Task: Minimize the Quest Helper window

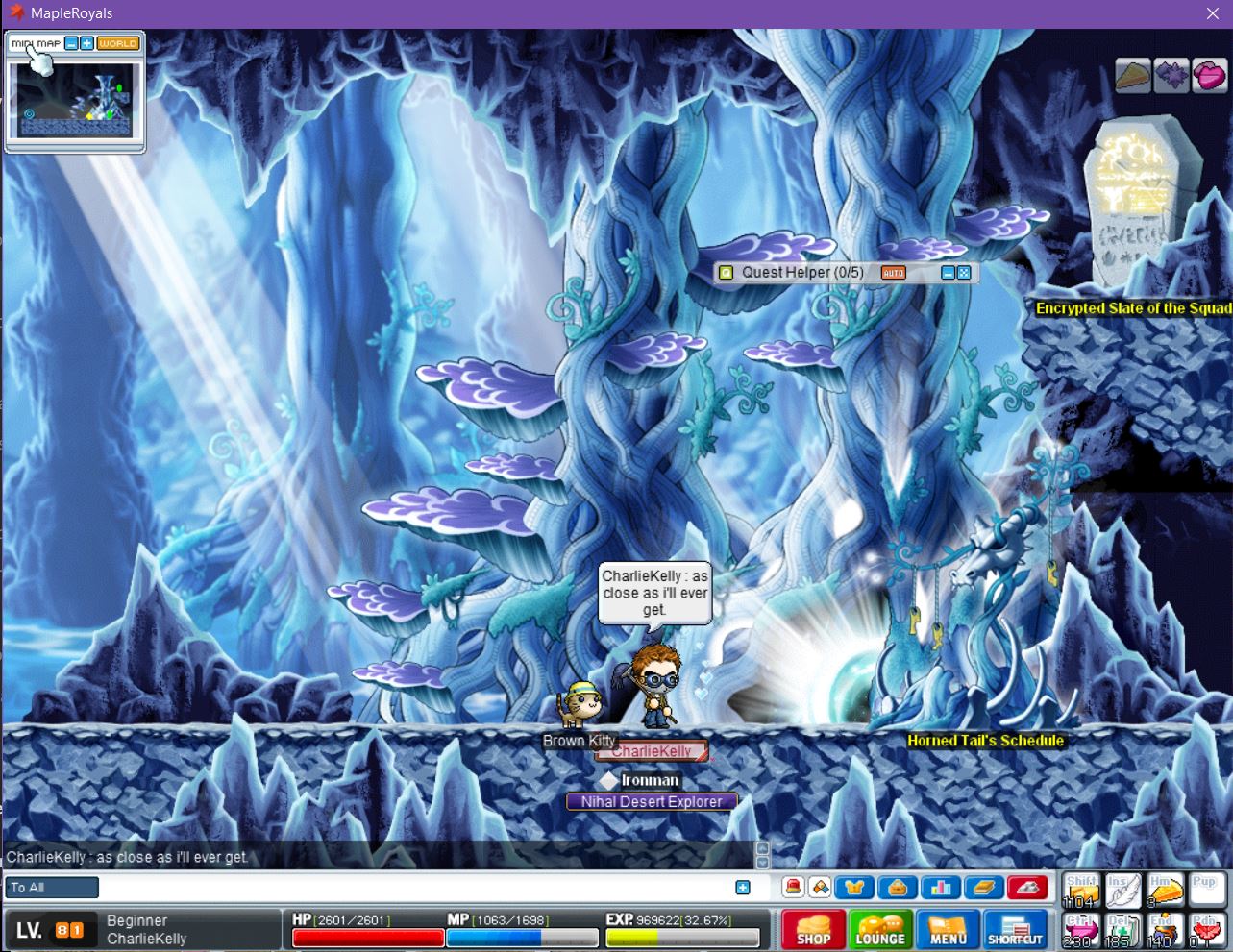Action: coord(948,273)
